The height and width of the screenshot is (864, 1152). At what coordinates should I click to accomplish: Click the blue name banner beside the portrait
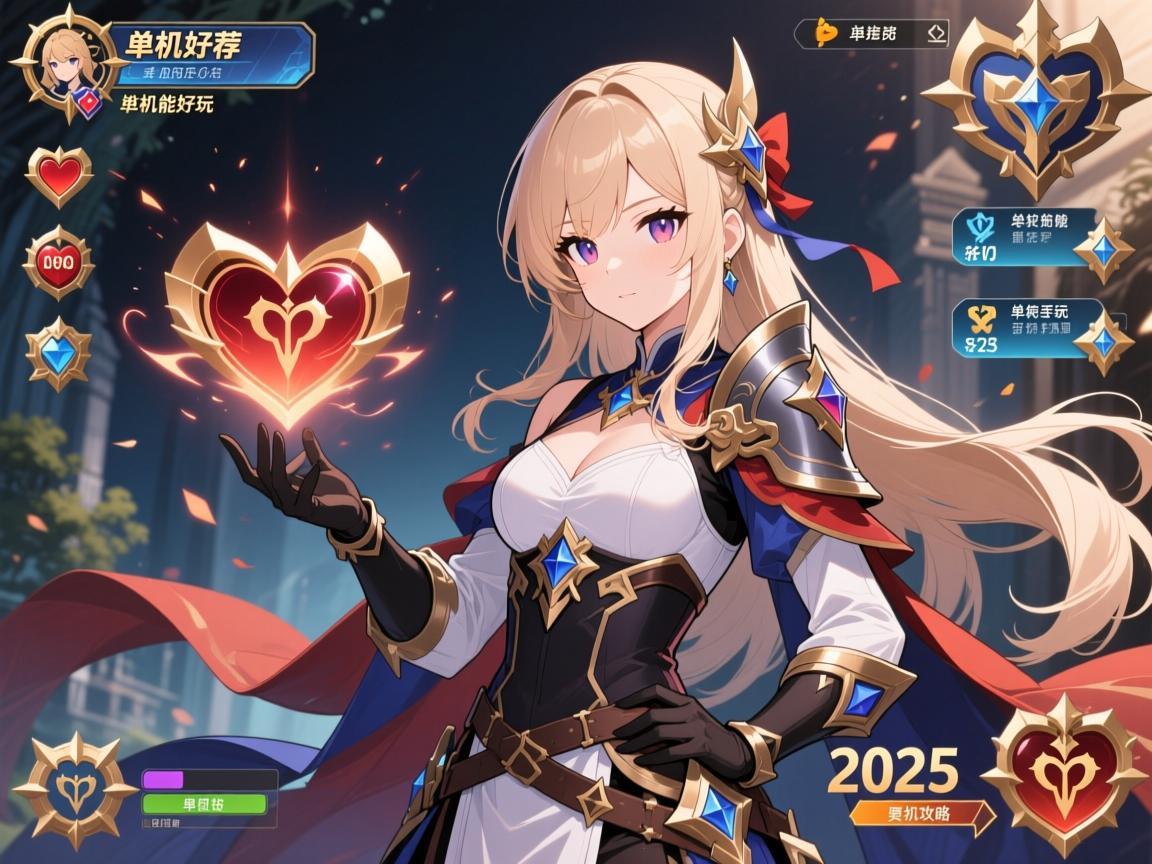pyautogui.click(x=215, y=55)
